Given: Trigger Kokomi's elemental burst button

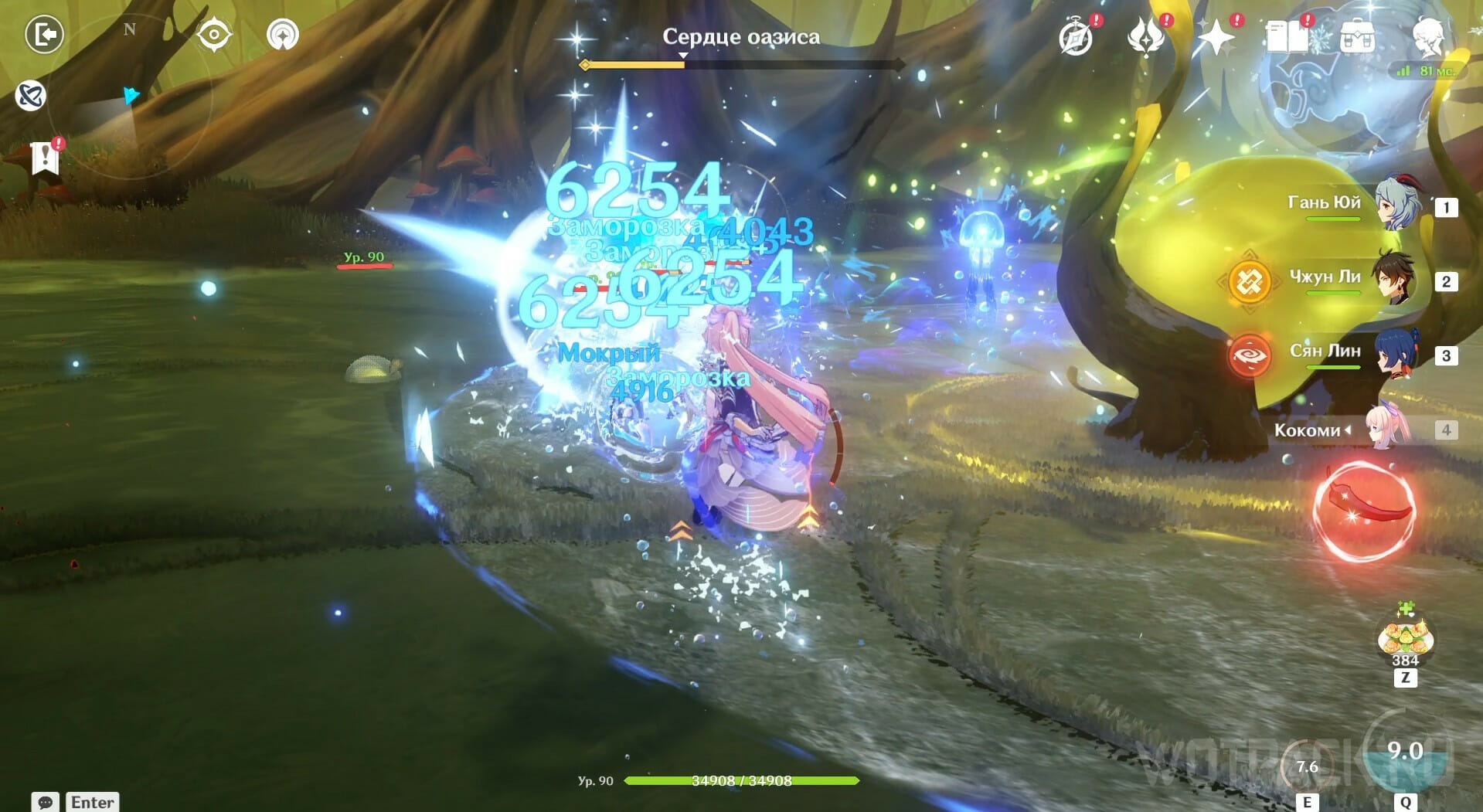Looking at the screenshot, I should click(x=1405, y=752).
